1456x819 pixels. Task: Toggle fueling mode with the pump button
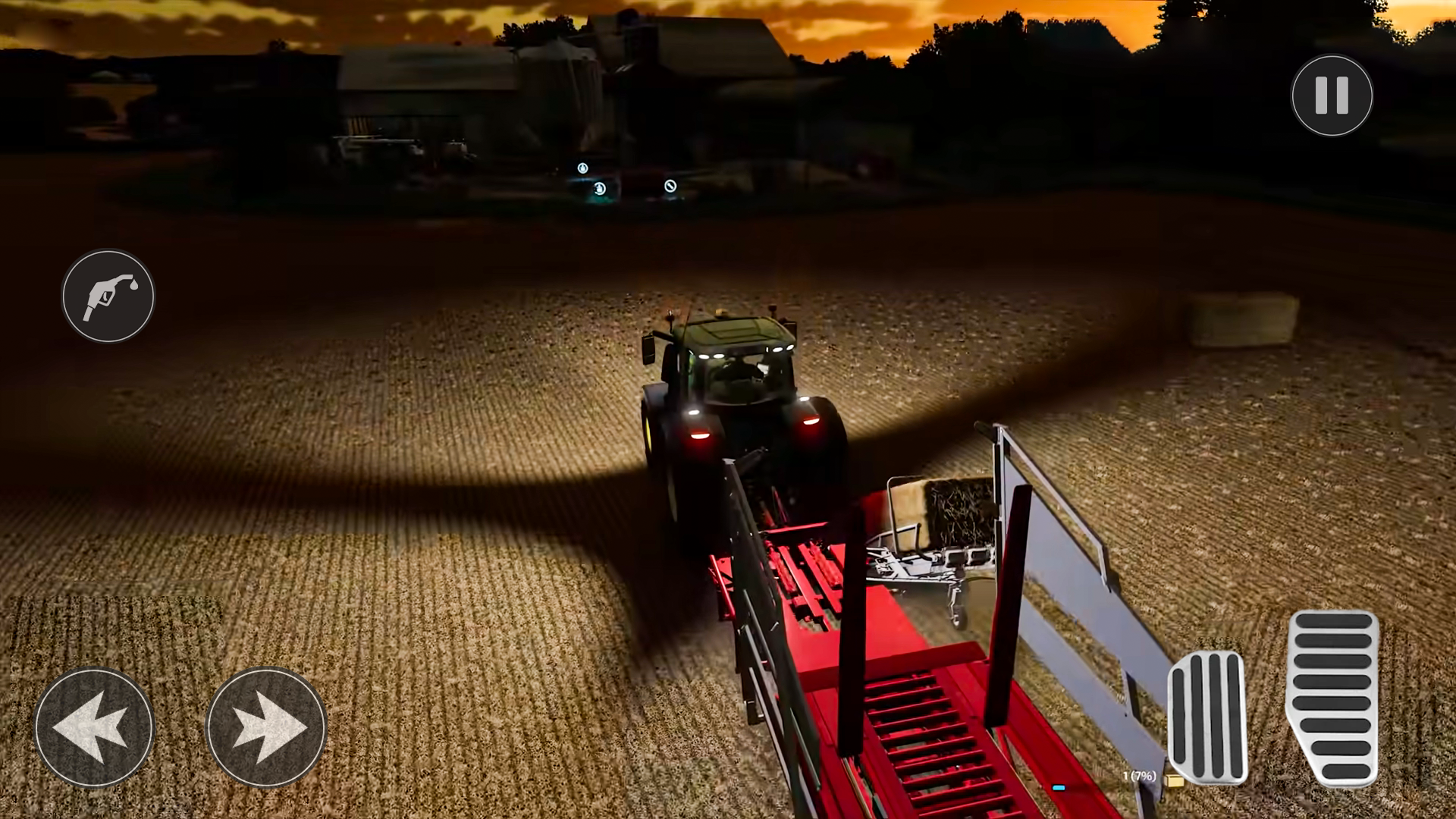coord(108,297)
